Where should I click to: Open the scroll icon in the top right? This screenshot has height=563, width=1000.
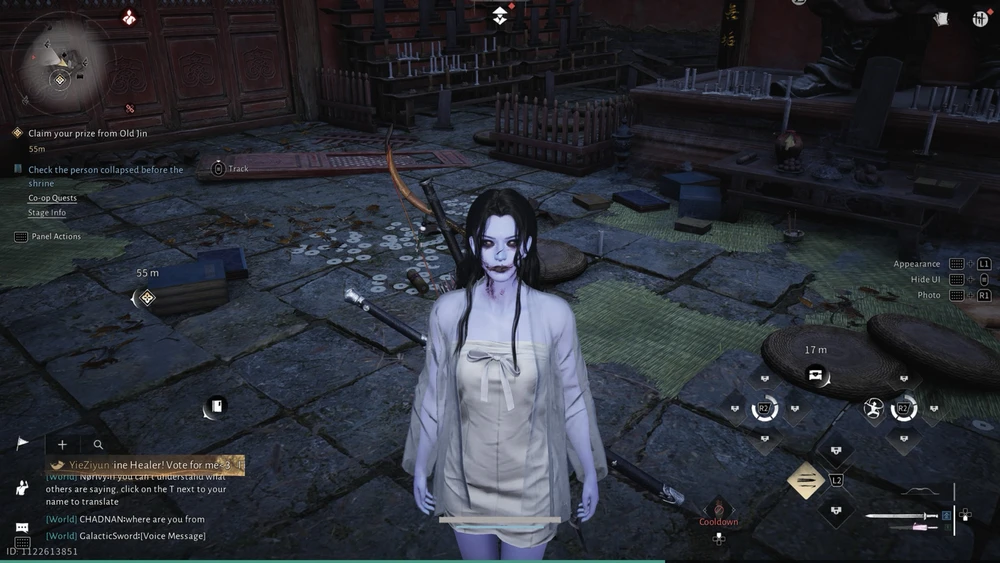(x=940, y=18)
